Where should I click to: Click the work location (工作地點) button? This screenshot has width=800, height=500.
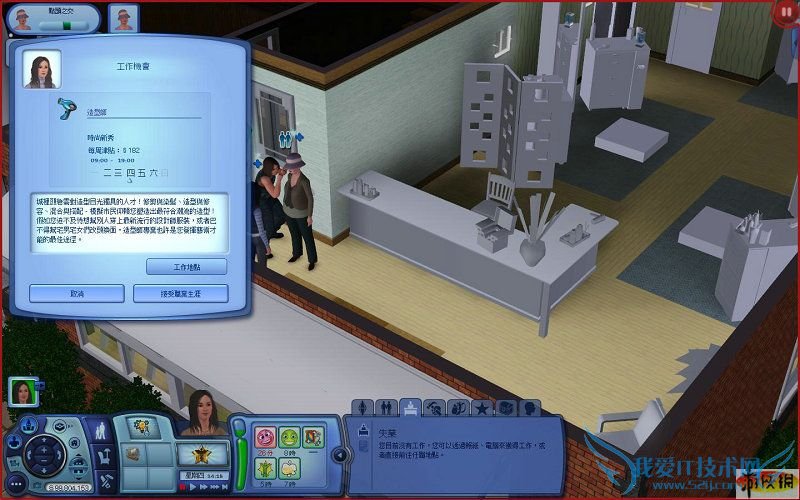186,267
